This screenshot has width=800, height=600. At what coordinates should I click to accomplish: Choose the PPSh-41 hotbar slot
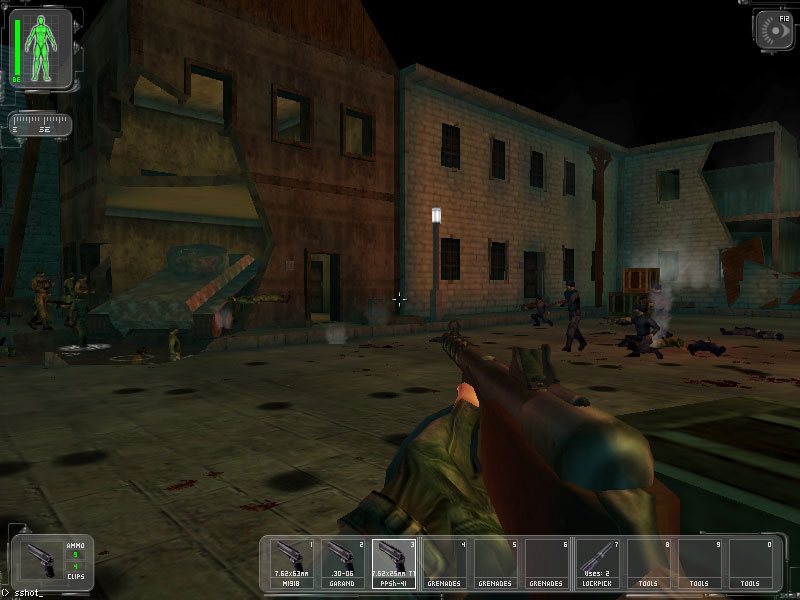pos(395,563)
